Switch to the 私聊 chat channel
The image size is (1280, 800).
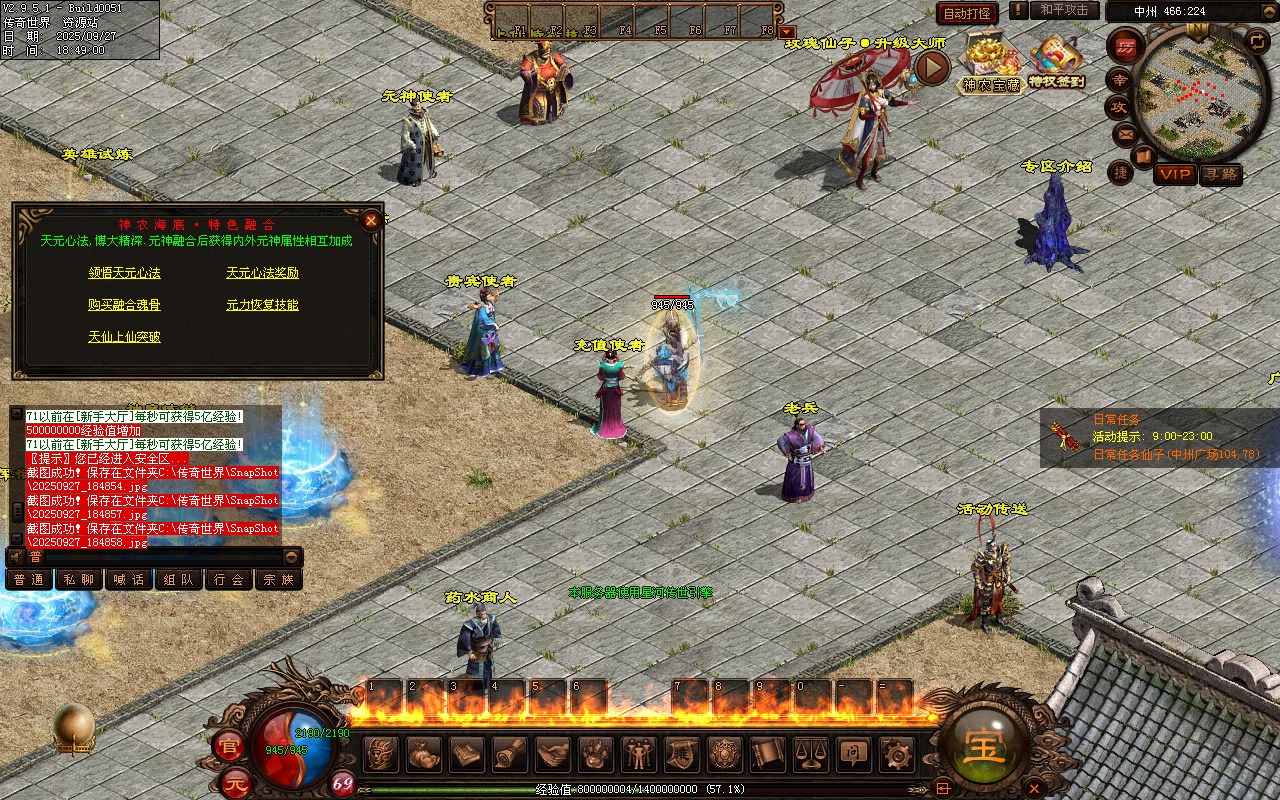point(79,579)
